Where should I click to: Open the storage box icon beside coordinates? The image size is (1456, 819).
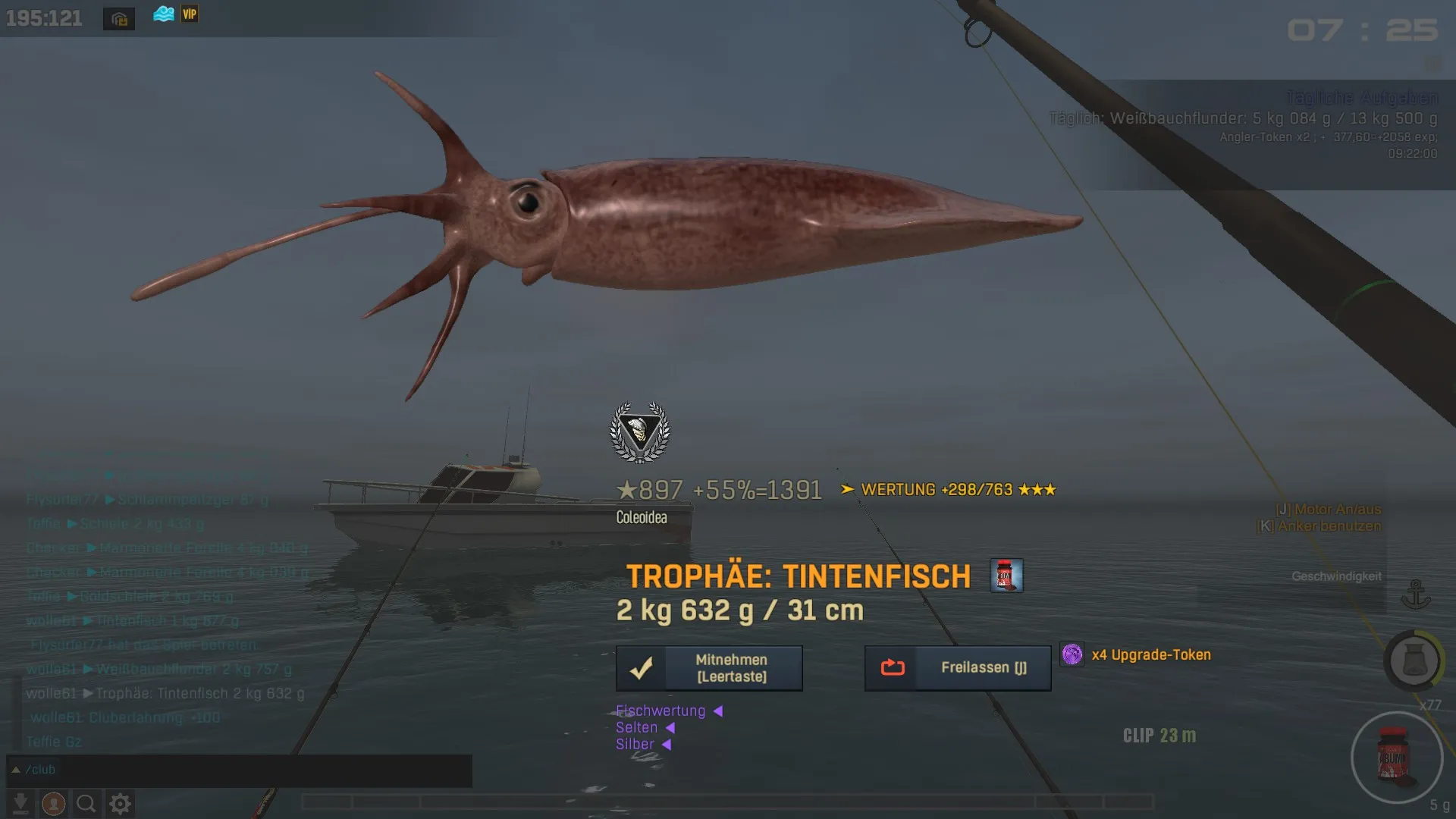(x=119, y=19)
